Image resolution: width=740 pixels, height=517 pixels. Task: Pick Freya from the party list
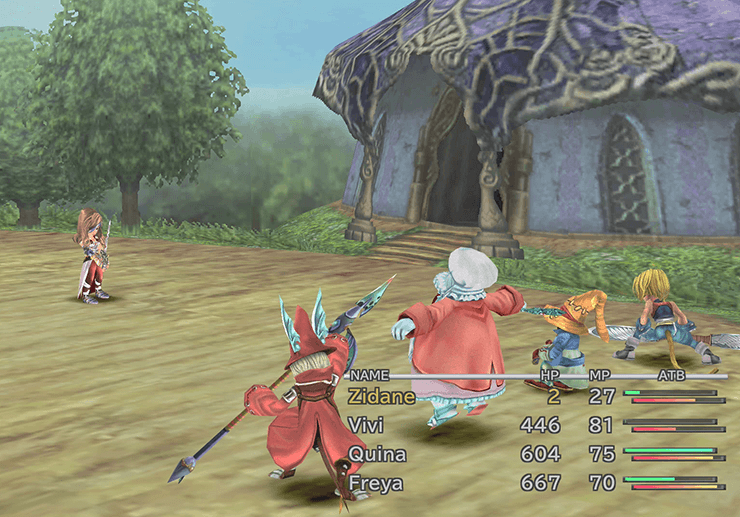[377, 485]
